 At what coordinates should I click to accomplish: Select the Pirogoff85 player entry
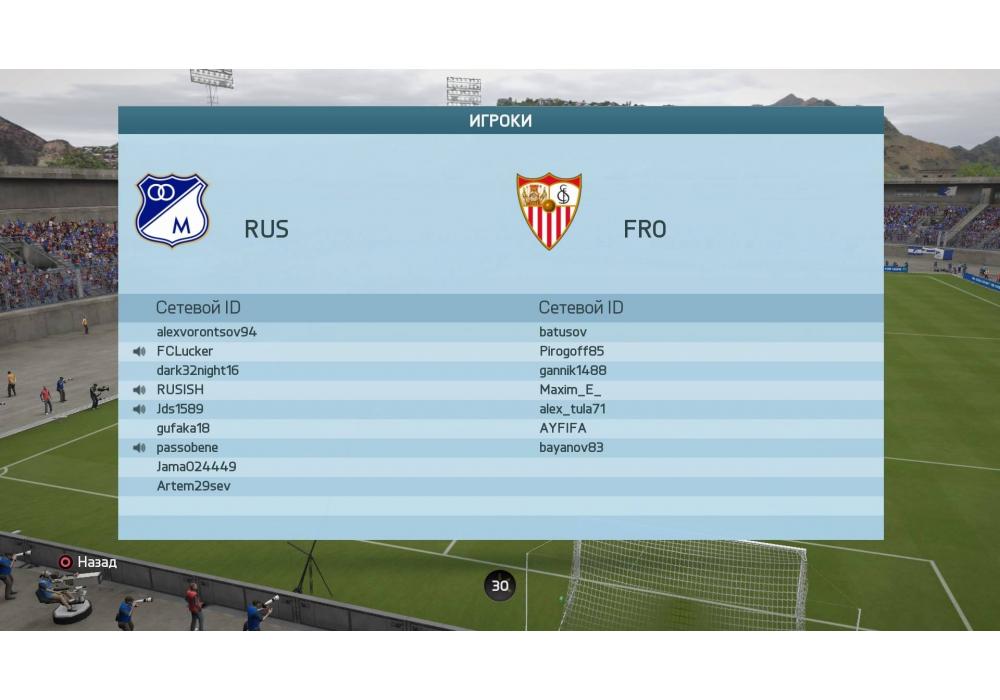tap(571, 351)
